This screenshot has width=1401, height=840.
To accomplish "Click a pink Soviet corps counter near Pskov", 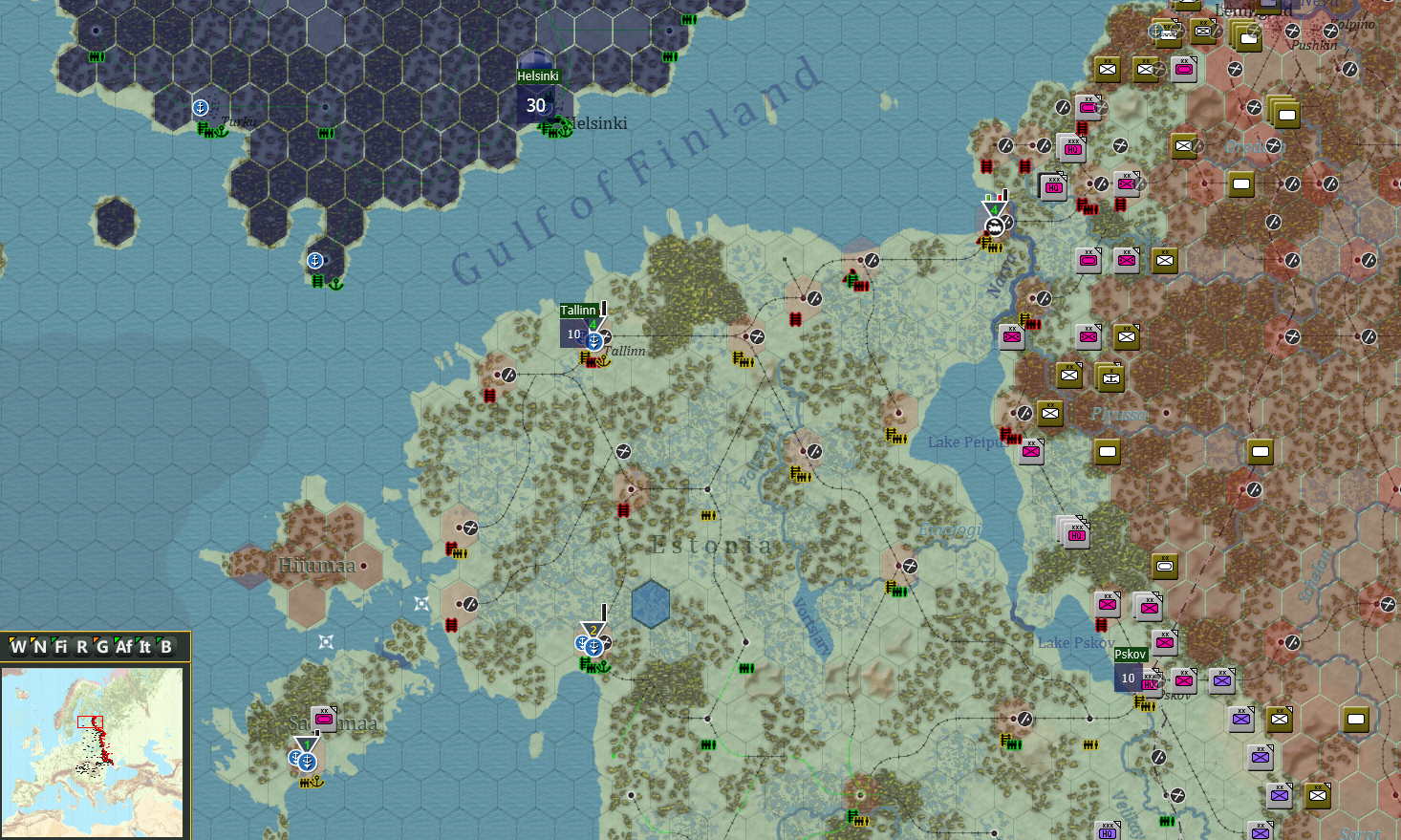I will (x=1183, y=679).
